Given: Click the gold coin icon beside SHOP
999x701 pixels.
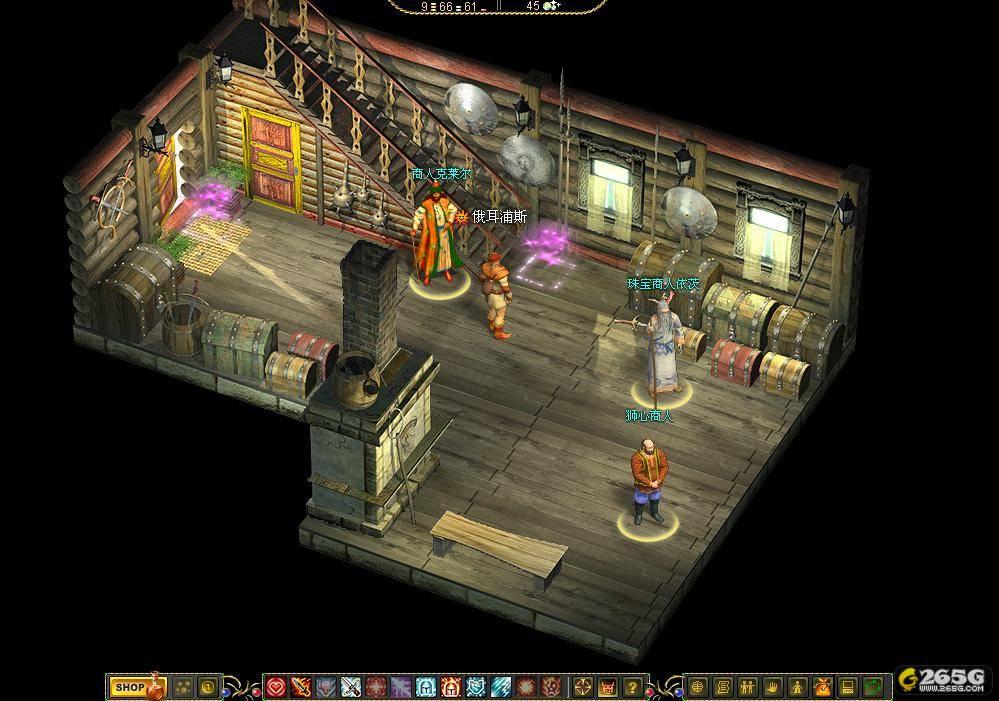Looking at the screenshot, I should (x=207, y=687).
